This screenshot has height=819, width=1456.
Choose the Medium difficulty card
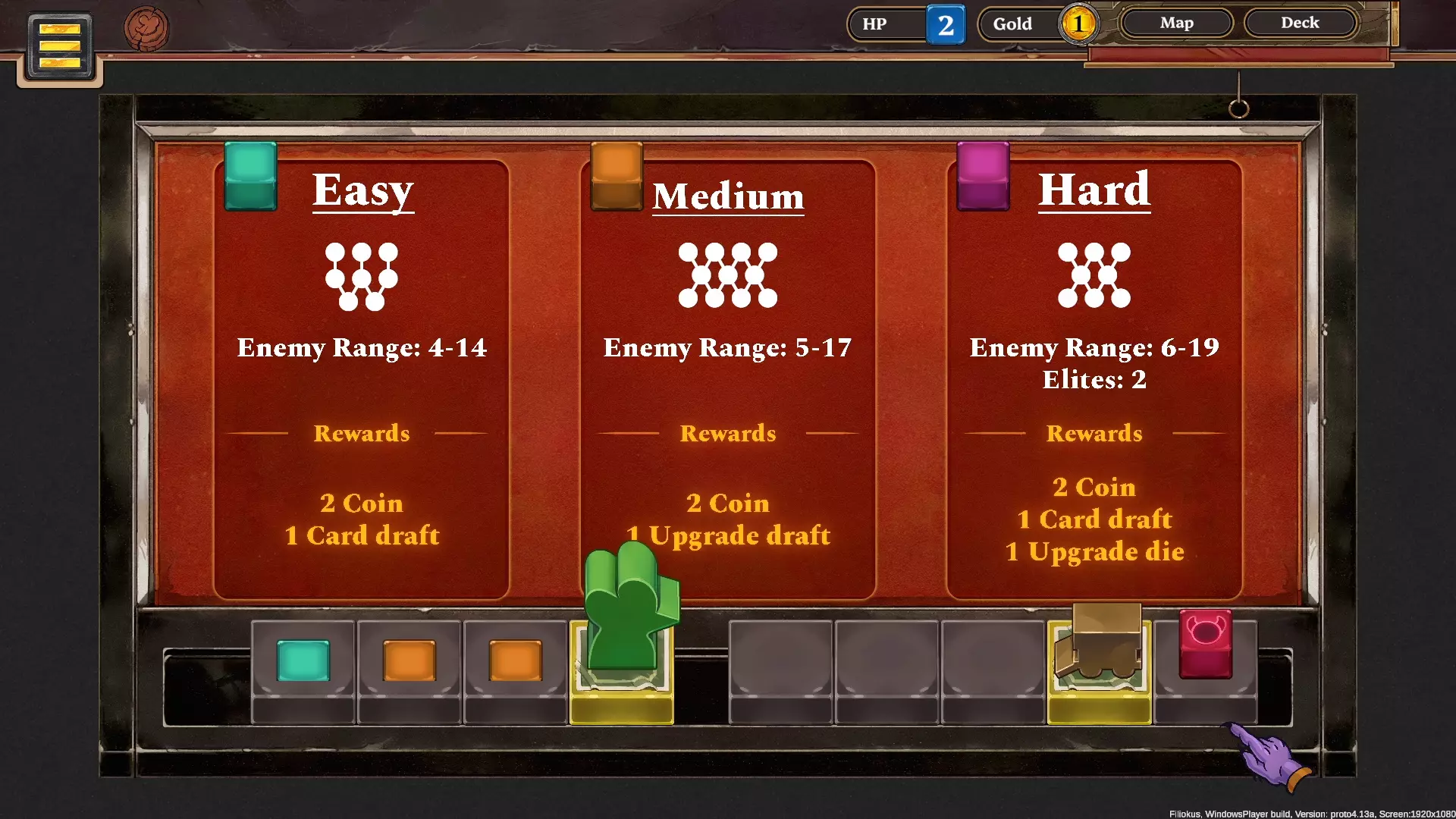728,379
